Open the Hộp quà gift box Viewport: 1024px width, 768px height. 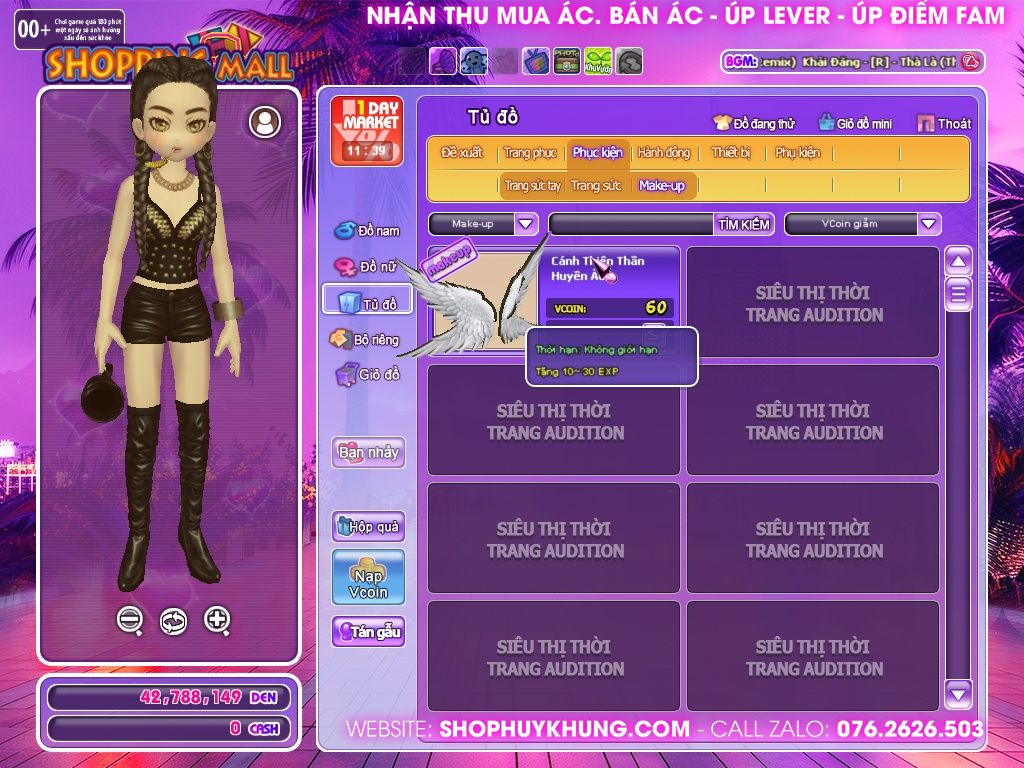point(368,527)
